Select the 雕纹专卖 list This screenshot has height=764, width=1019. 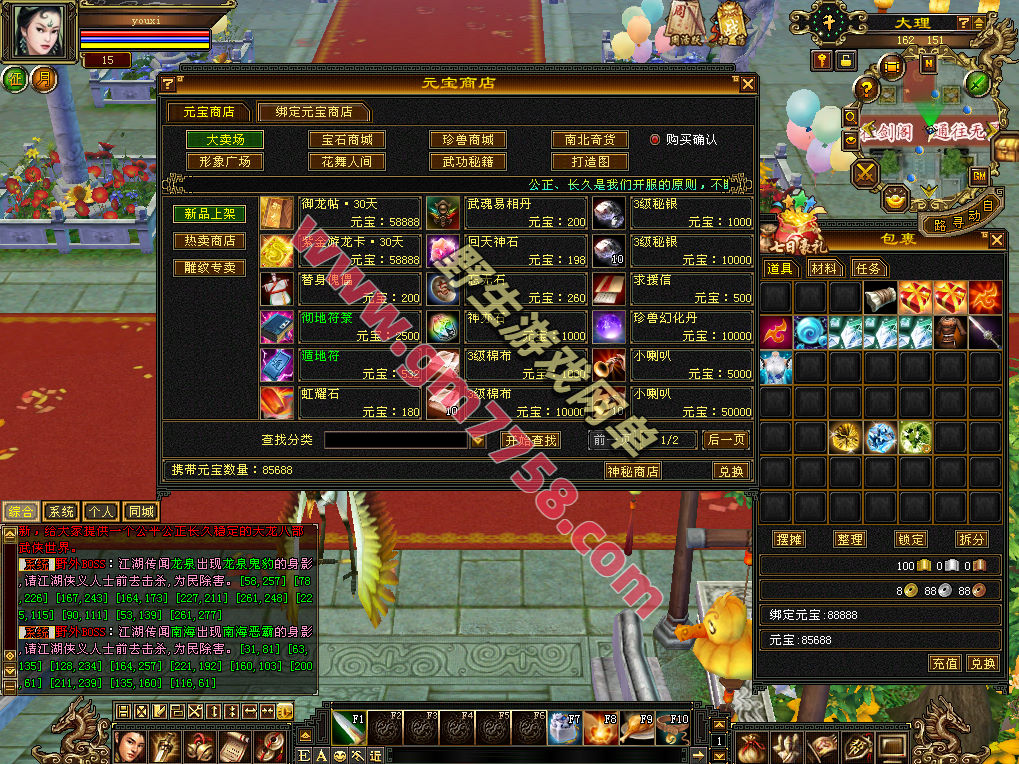point(210,268)
